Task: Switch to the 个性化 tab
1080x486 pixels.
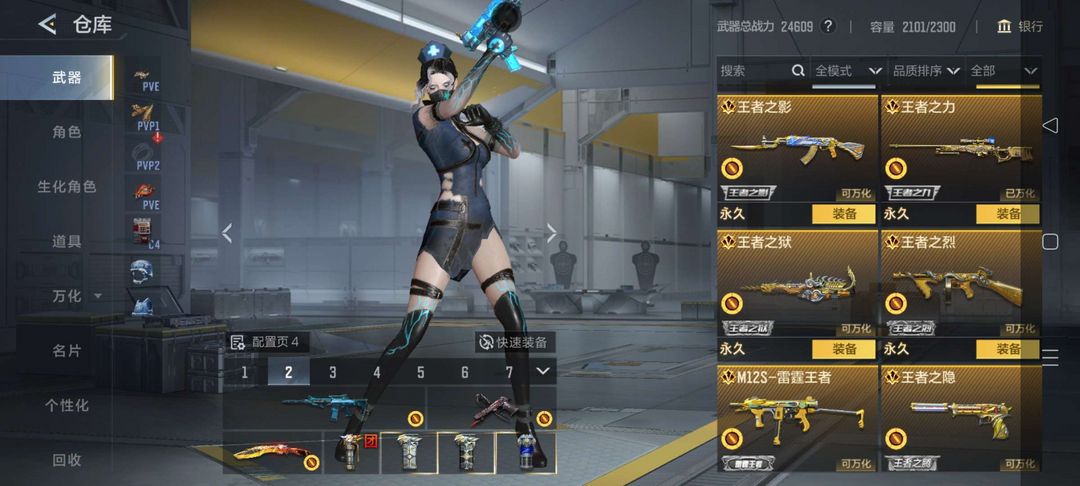Action: coord(67,405)
